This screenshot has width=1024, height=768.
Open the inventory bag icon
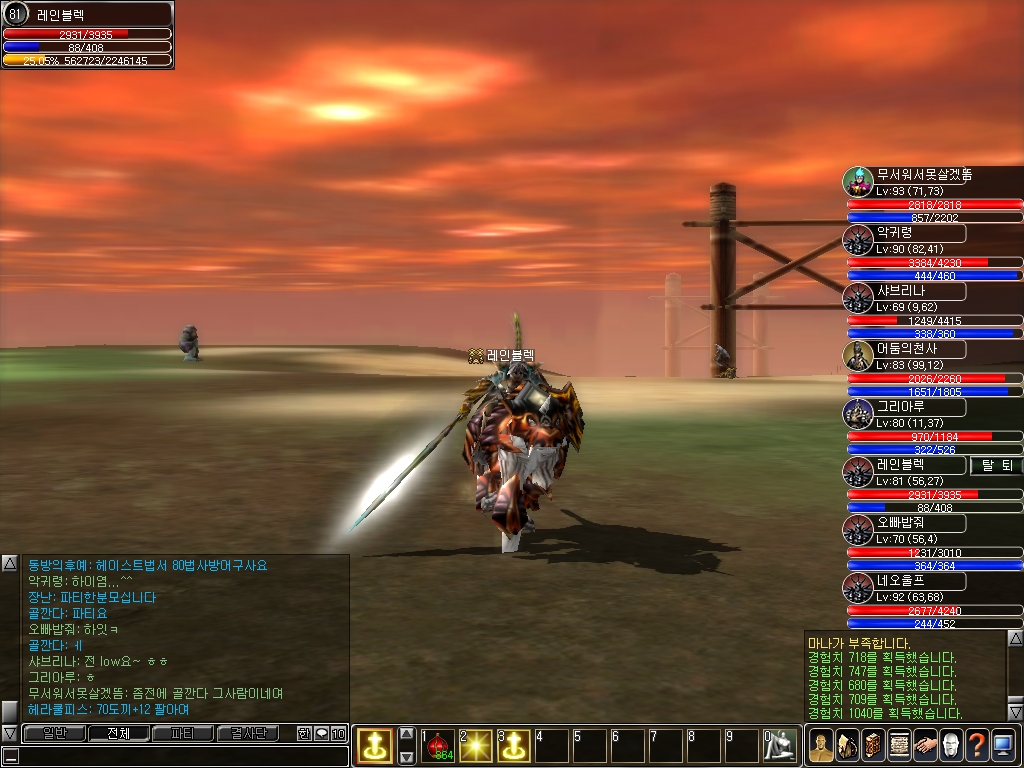[x=846, y=745]
